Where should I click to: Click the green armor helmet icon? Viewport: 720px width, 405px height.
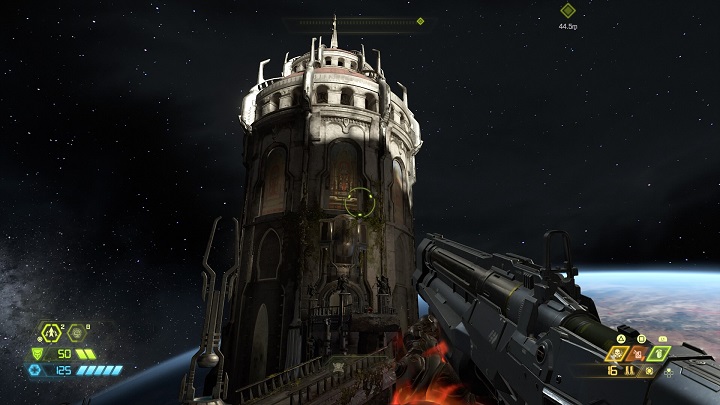(x=38, y=353)
